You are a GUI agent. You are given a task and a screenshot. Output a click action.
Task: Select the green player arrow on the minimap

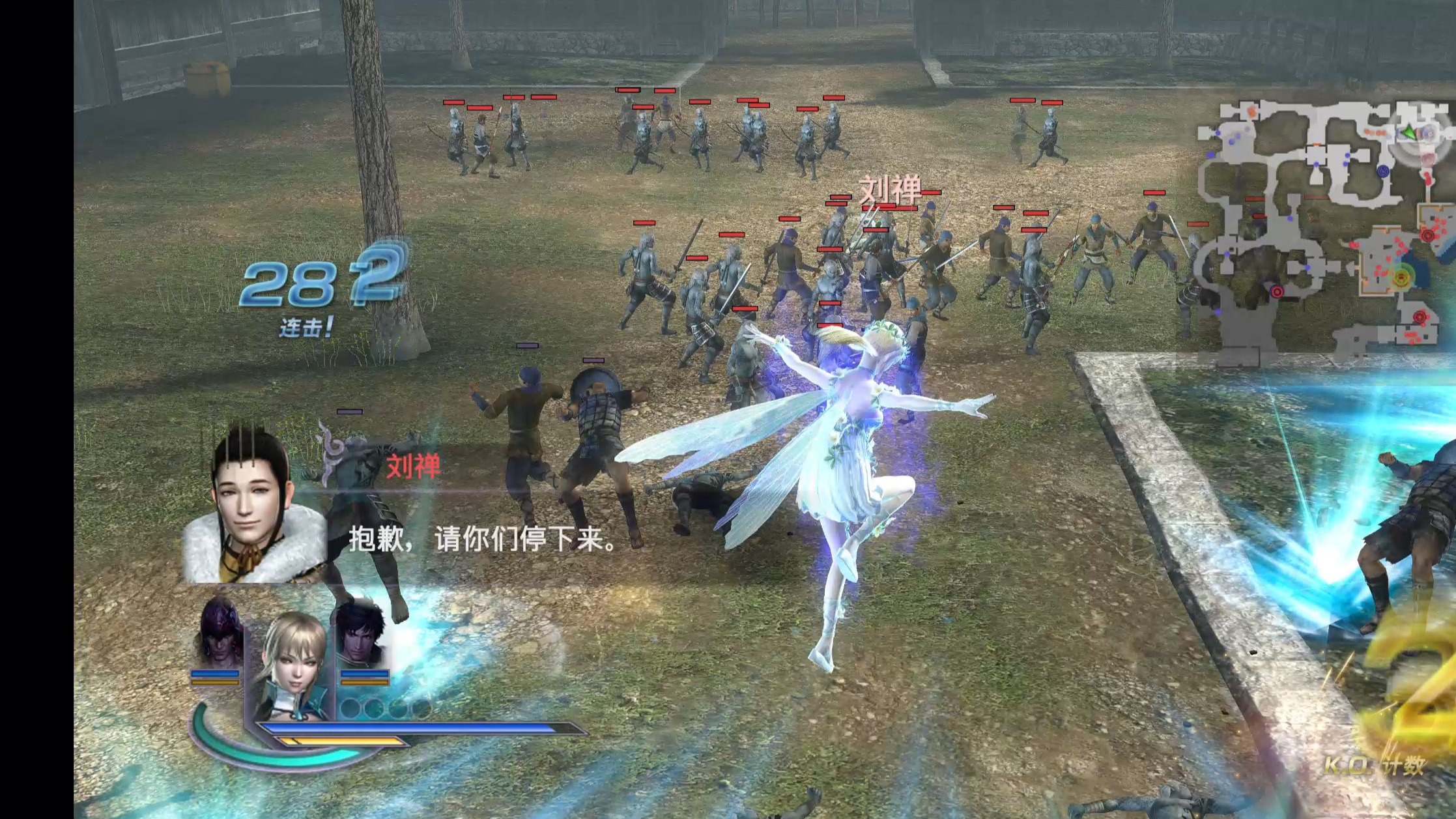[x=1408, y=132]
